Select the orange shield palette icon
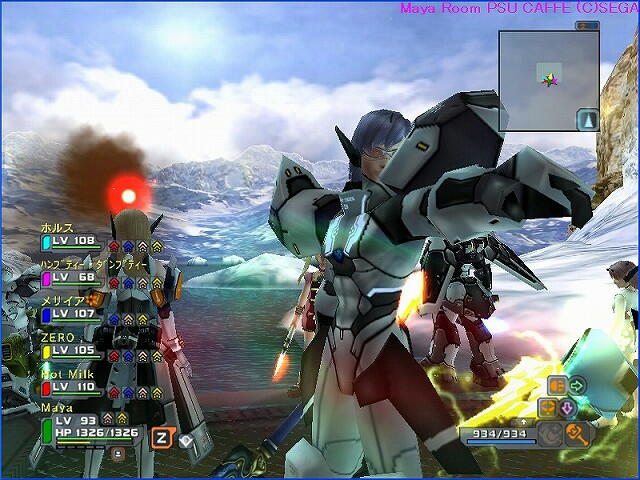 click(x=557, y=385)
